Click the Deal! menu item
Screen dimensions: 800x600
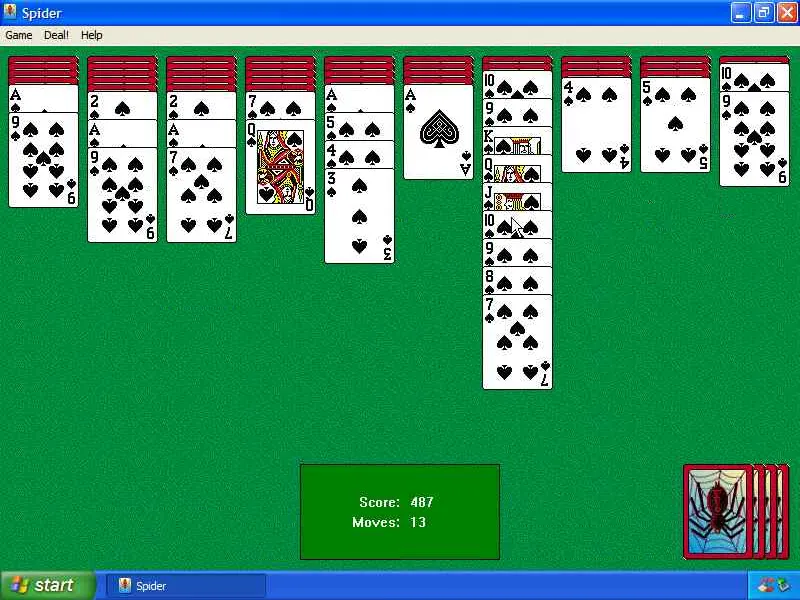pyautogui.click(x=57, y=35)
